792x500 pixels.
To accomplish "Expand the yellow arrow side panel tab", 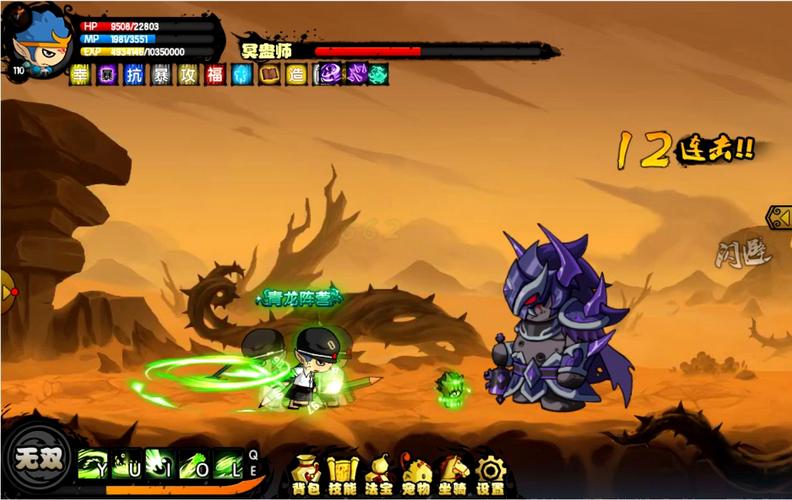I will pyautogui.click(x=778, y=217).
